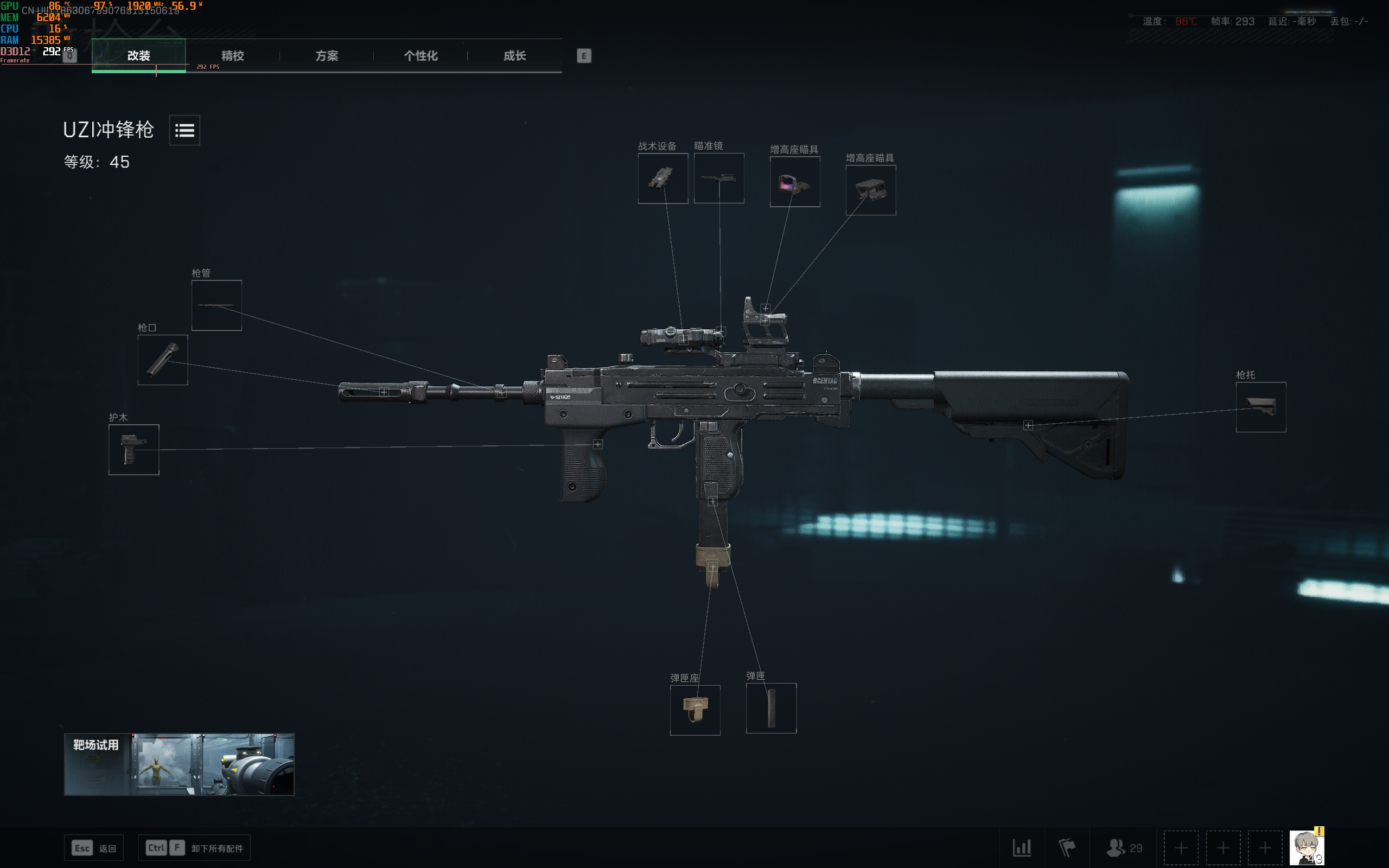This screenshot has height=868, width=1389.
Task: Switch to the 精校 tab
Action: pos(232,56)
